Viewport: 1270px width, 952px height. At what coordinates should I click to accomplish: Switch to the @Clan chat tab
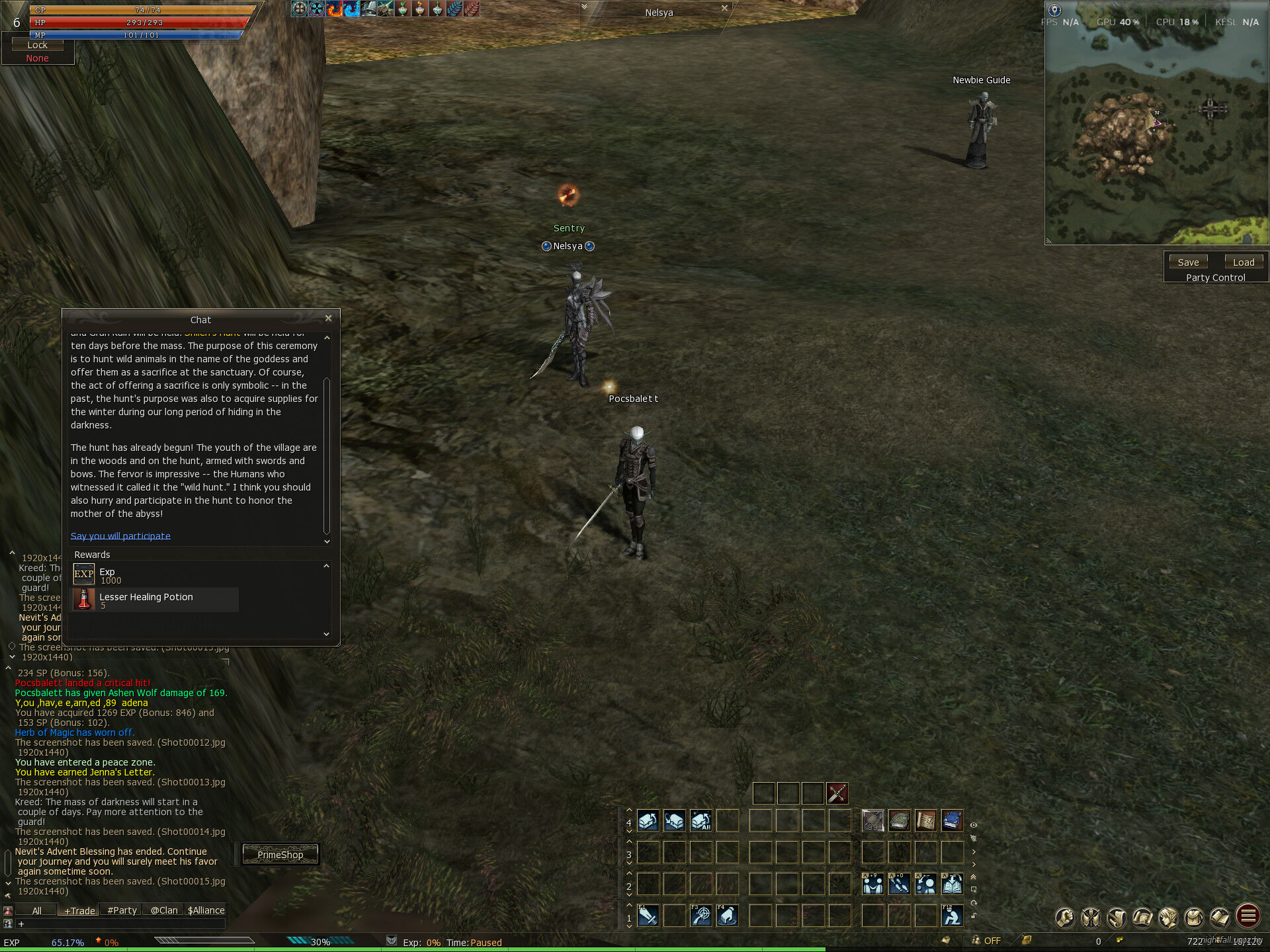pos(163,910)
